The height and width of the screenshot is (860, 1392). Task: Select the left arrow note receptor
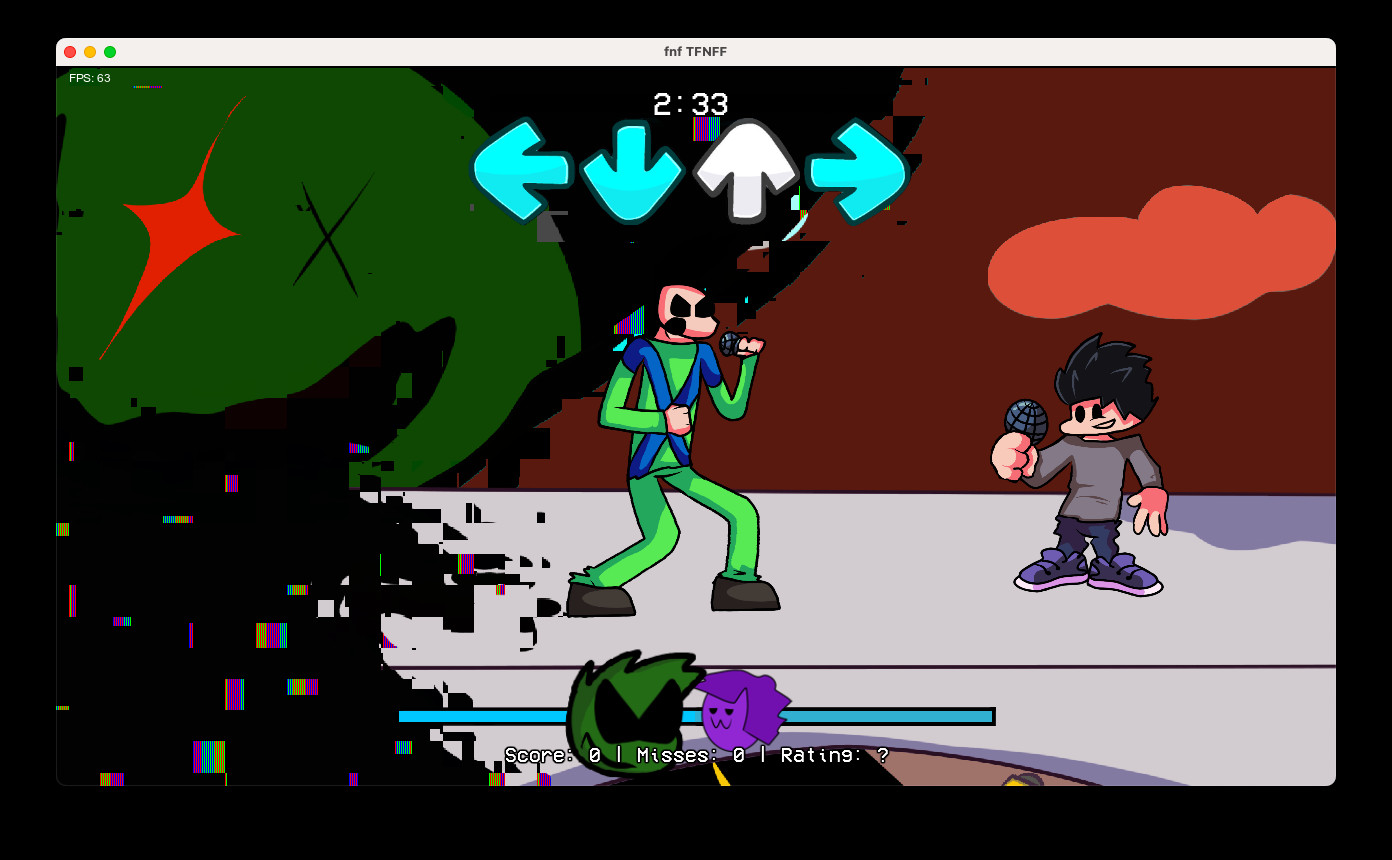(x=521, y=170)
